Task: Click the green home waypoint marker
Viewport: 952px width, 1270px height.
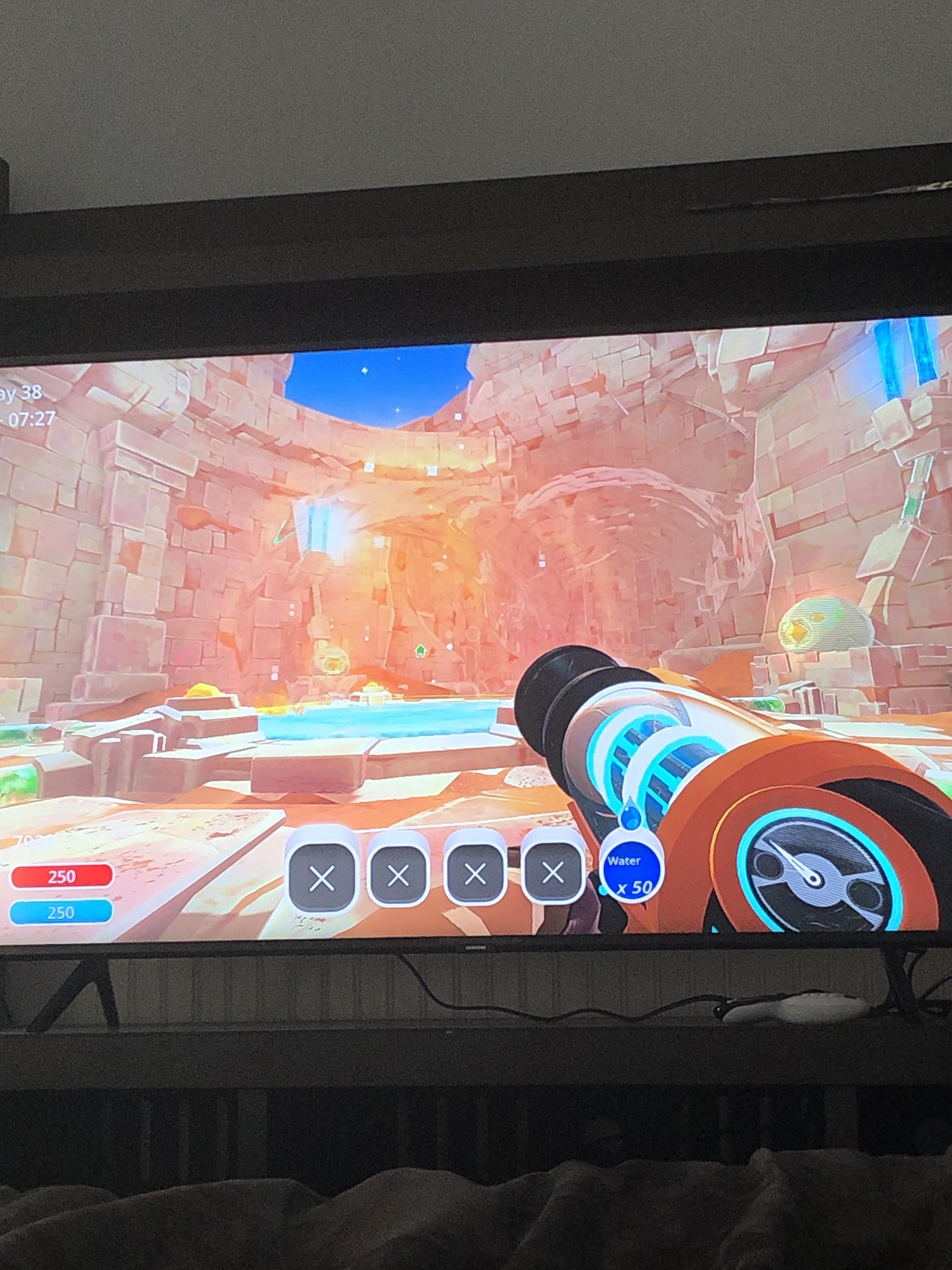Action: [x=421, y=652]
